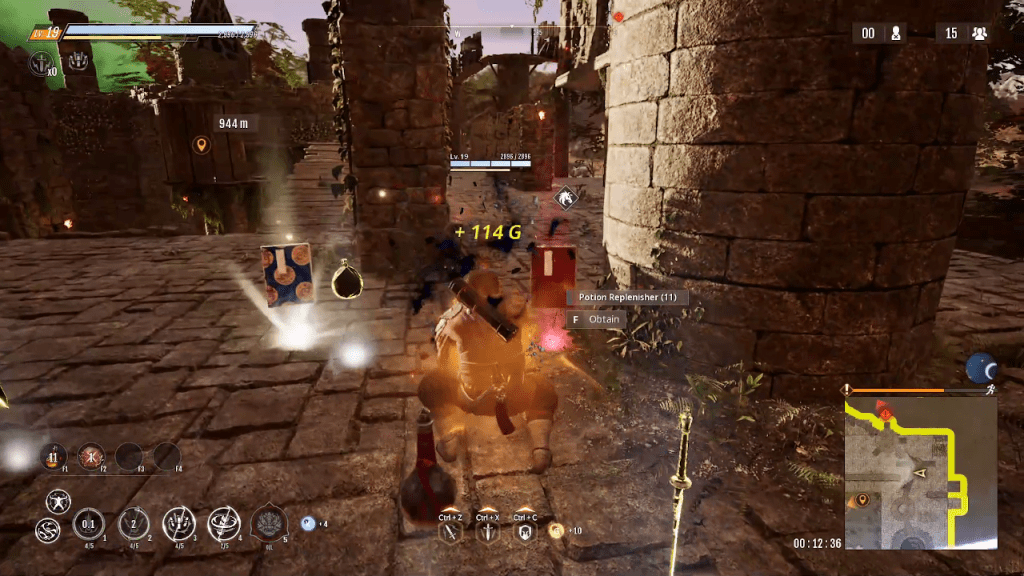Select the S-shaped swirl skill icon
The image size is (1024, 576).
[x=46, y=529]
